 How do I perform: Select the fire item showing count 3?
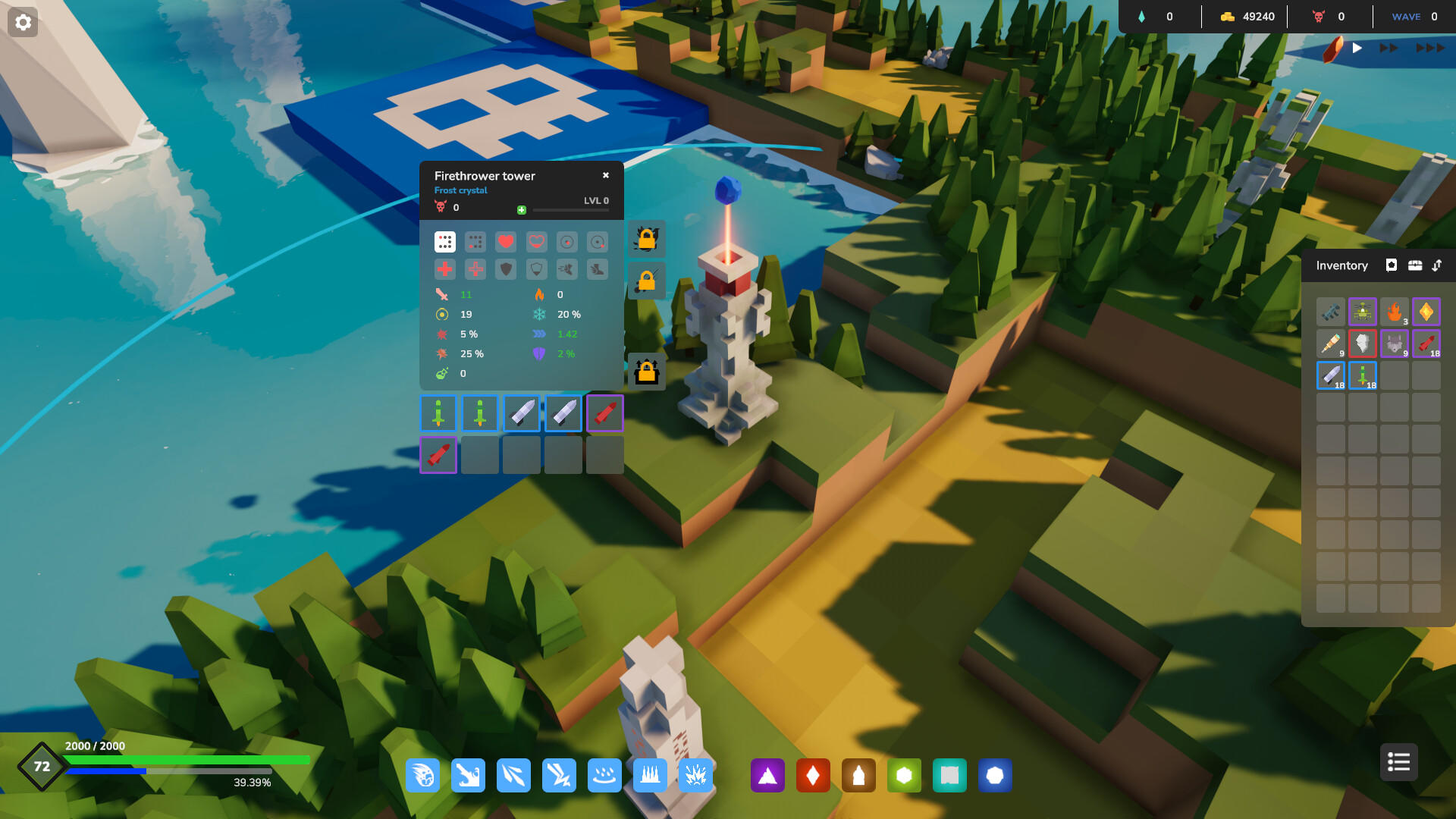[1394, 312]
